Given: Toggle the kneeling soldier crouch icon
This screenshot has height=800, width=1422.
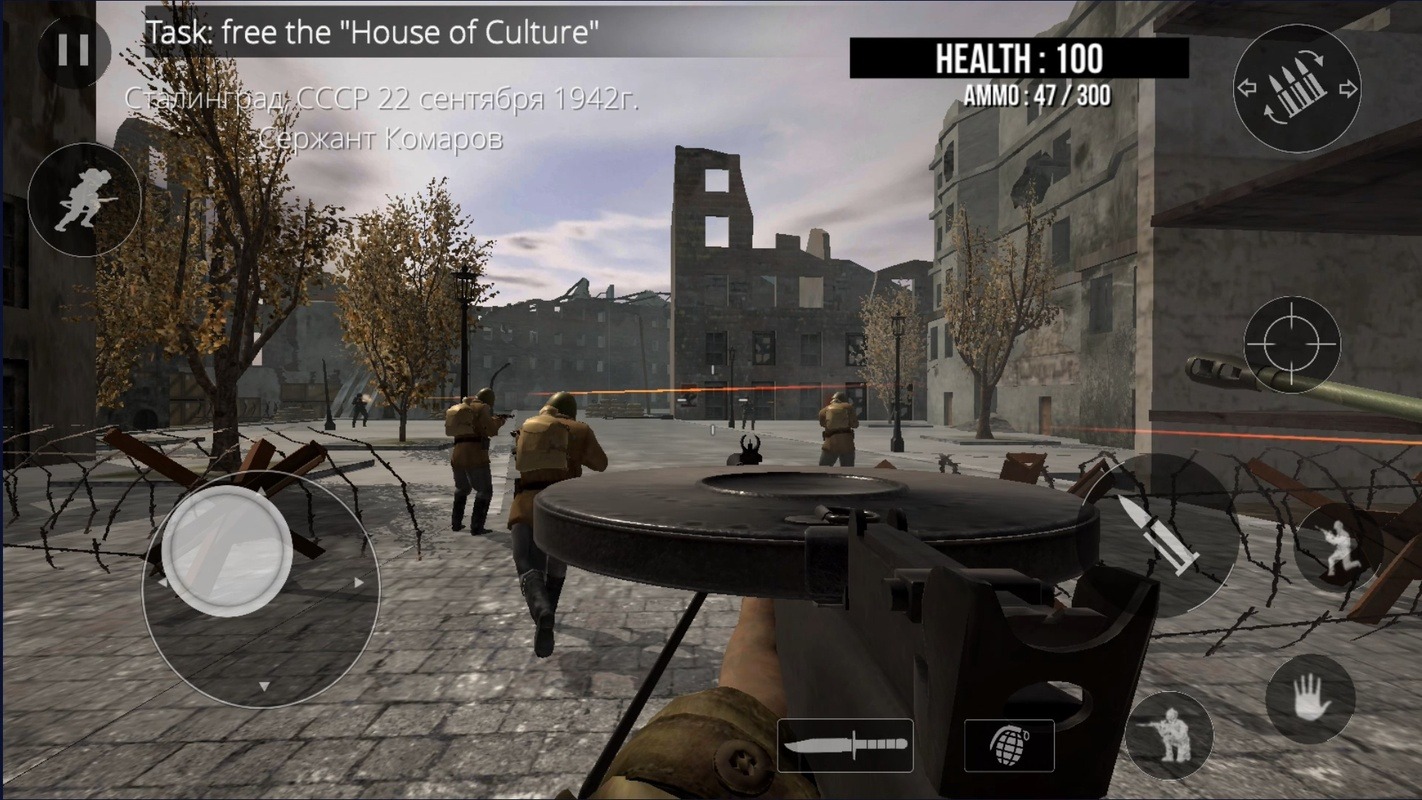Looking at the screenshot, I should 1168,735.
